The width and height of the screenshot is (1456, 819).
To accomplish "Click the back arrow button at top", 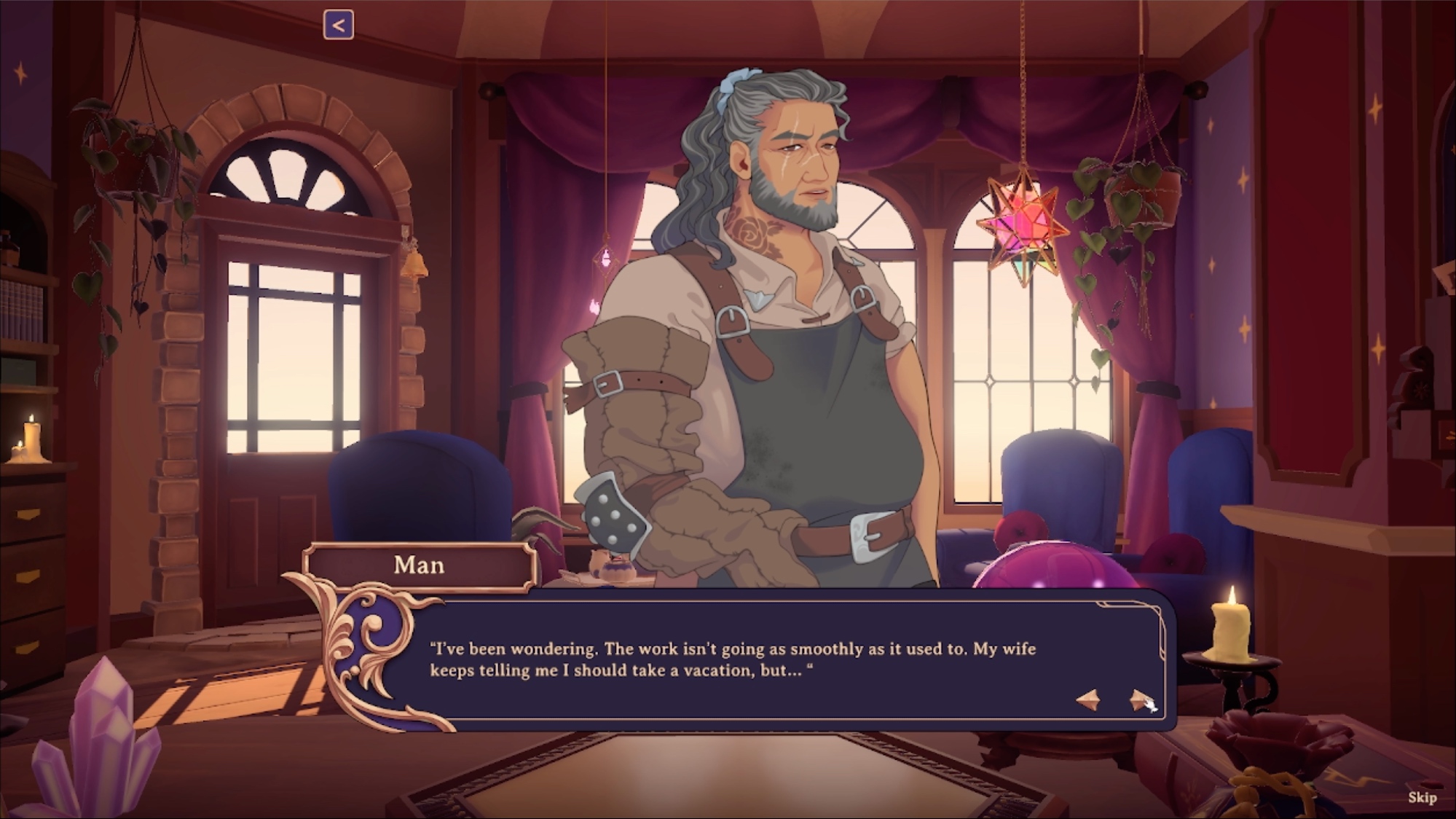I will click(x=339, y=26).
